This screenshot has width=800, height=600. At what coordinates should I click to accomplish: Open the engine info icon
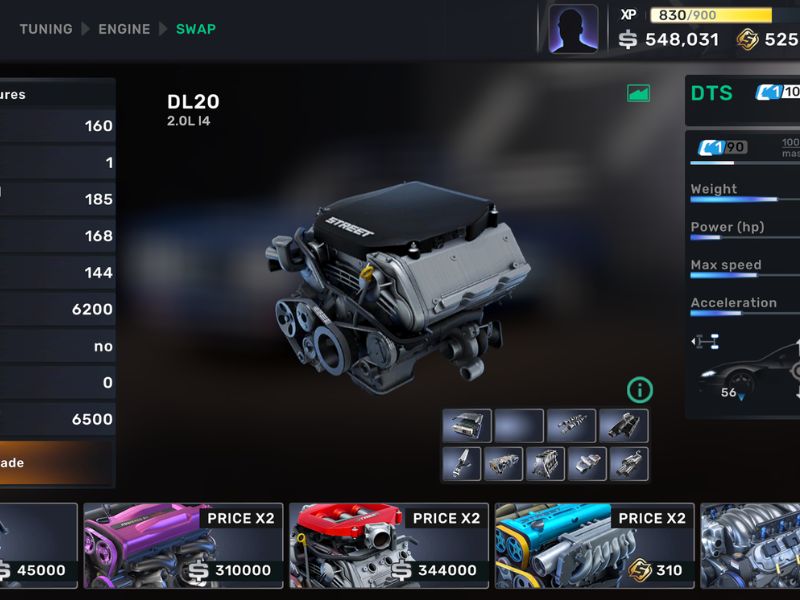pyautogui.click(x=639, y=389)
